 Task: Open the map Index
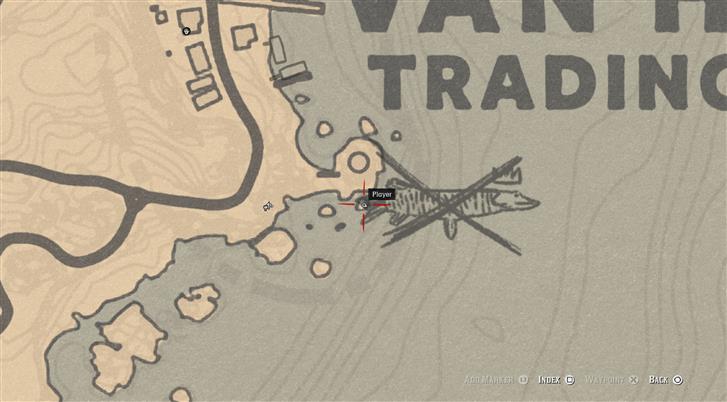pos(555,380)
